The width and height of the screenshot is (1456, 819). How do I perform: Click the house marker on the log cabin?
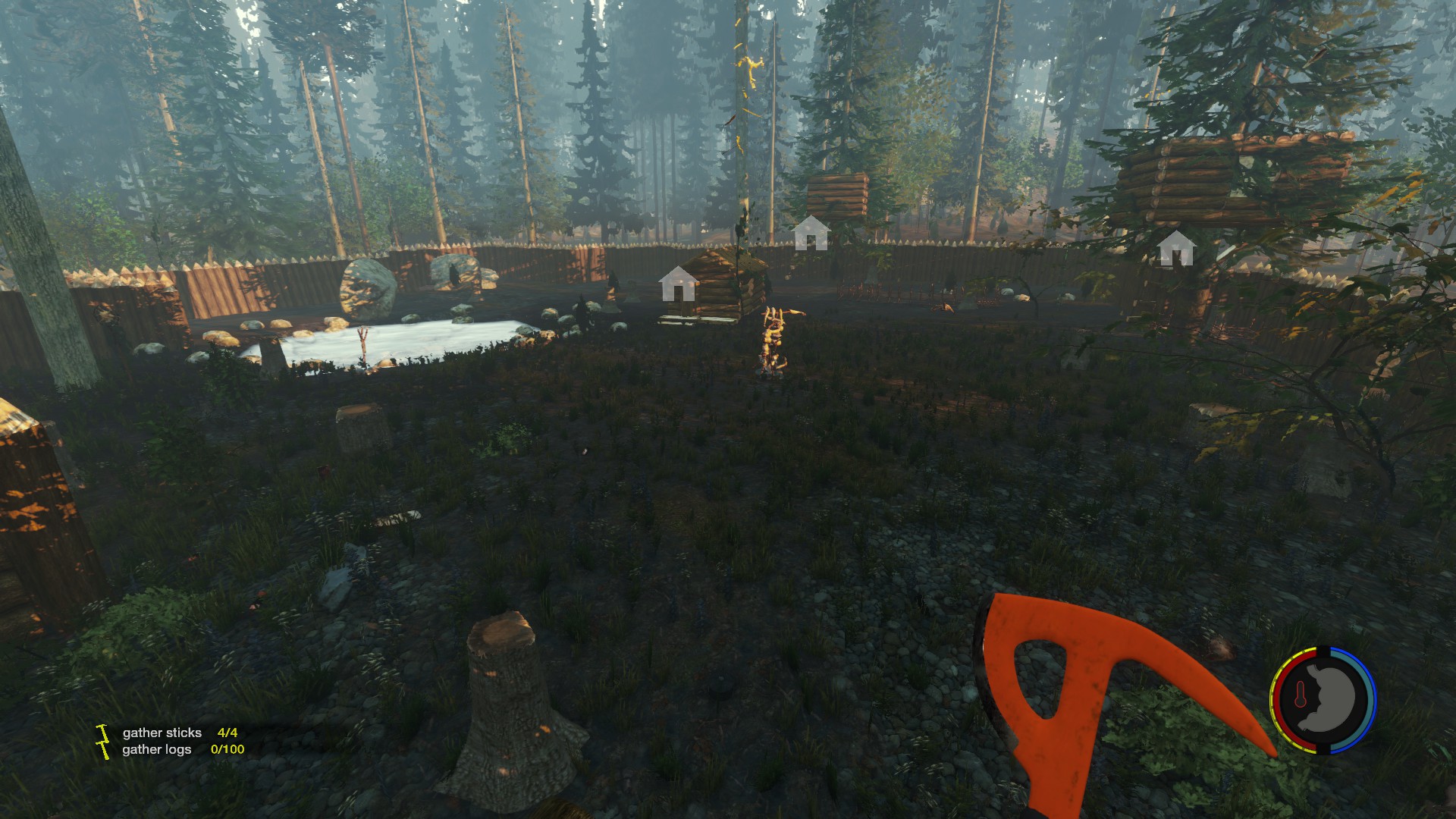coord(679,284)
